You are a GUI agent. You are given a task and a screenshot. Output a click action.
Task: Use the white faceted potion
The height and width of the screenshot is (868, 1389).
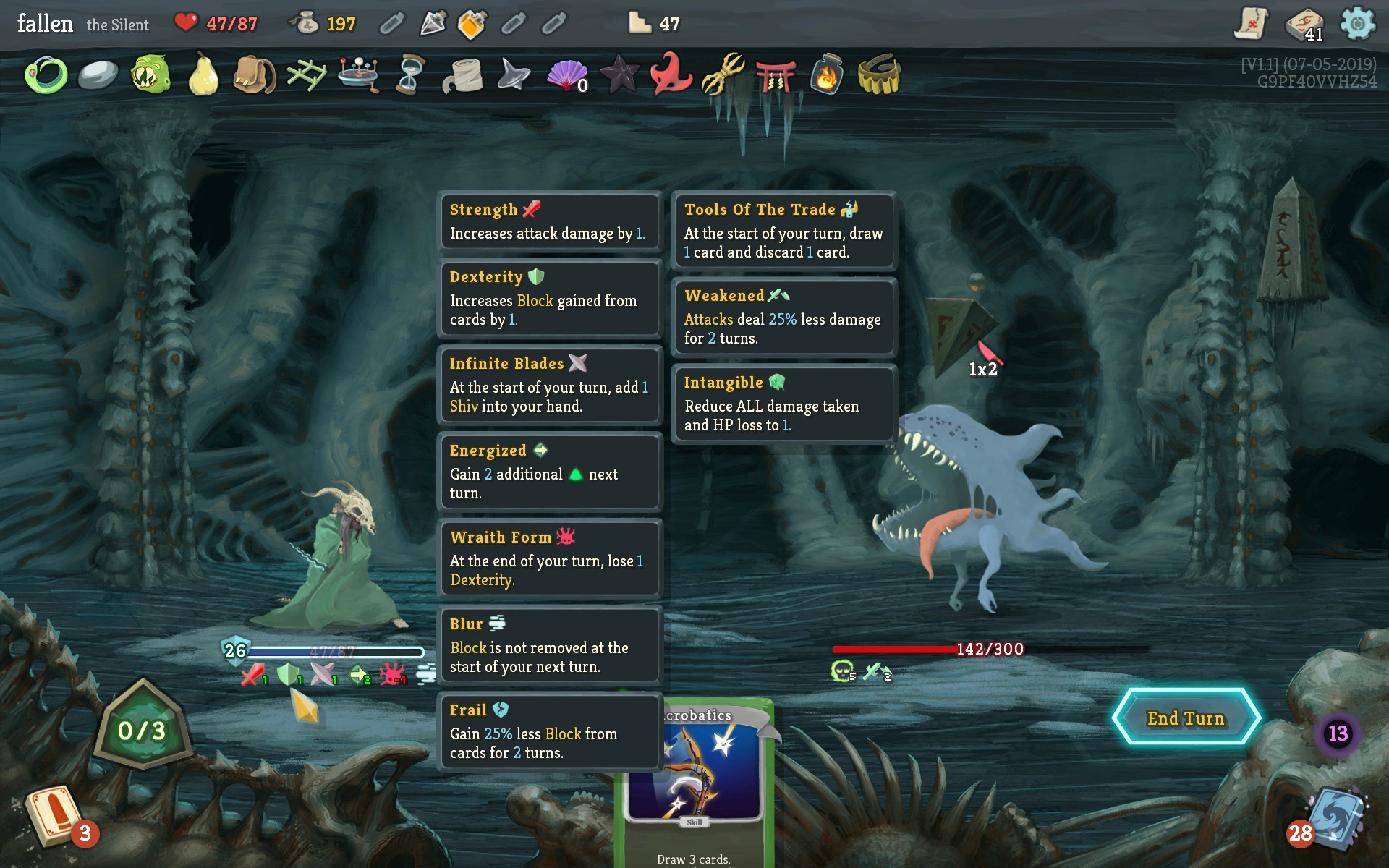(x=433, y=25)
